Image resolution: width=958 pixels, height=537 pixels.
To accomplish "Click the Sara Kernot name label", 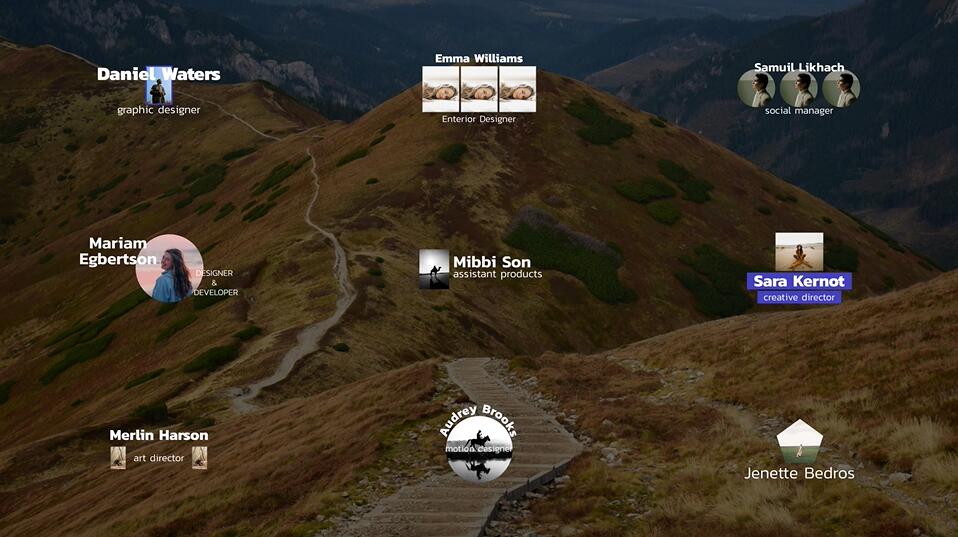I will tap(799, 281).
